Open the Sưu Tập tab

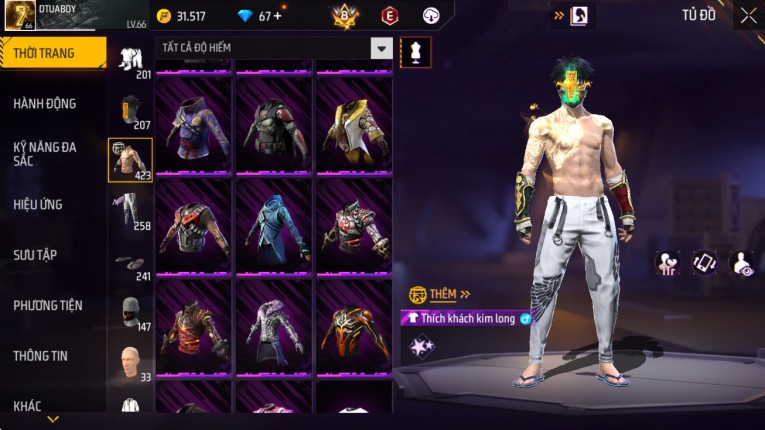pos(35,255)
